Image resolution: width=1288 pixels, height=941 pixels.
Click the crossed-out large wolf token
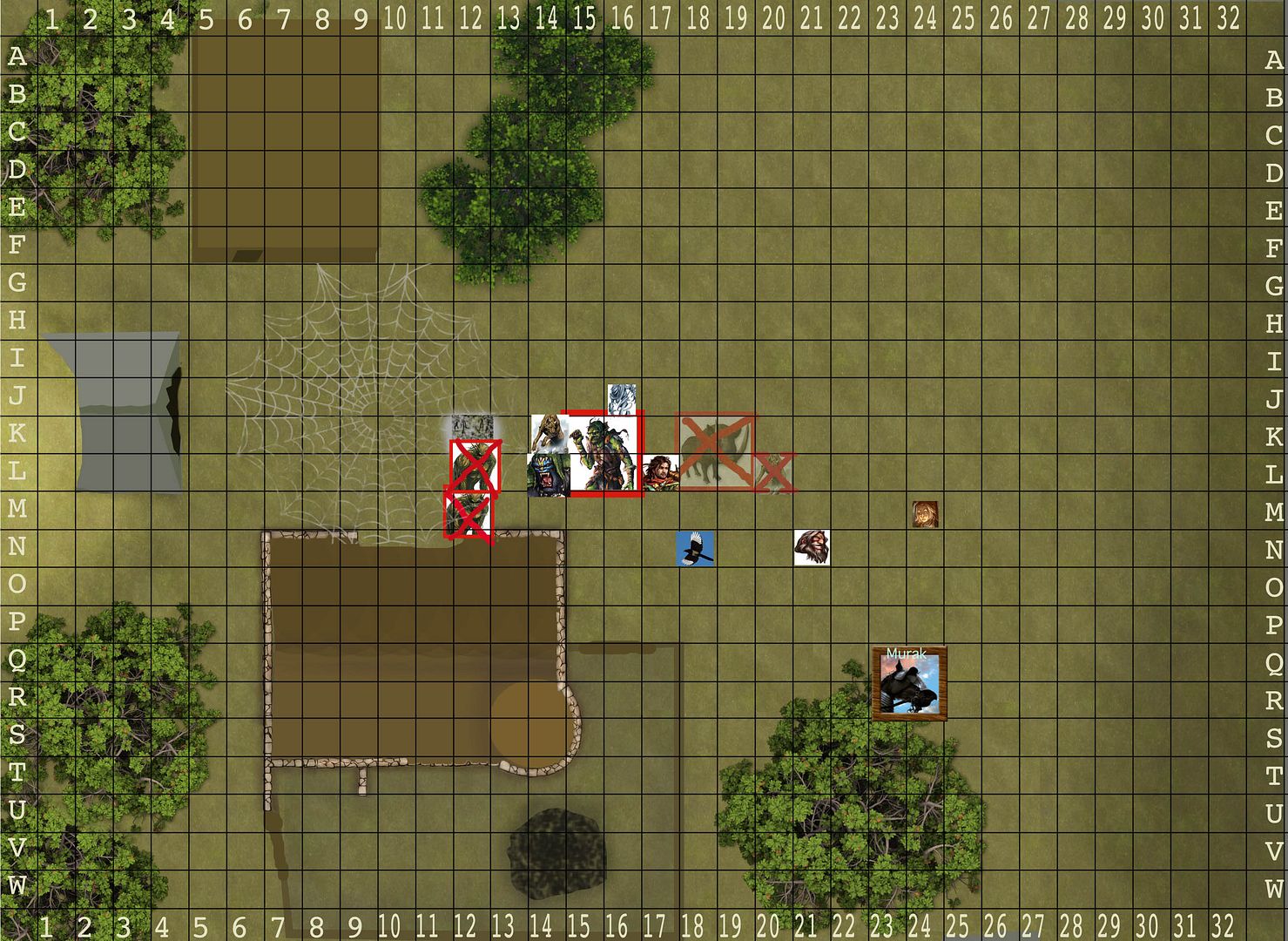coord(716,451)
